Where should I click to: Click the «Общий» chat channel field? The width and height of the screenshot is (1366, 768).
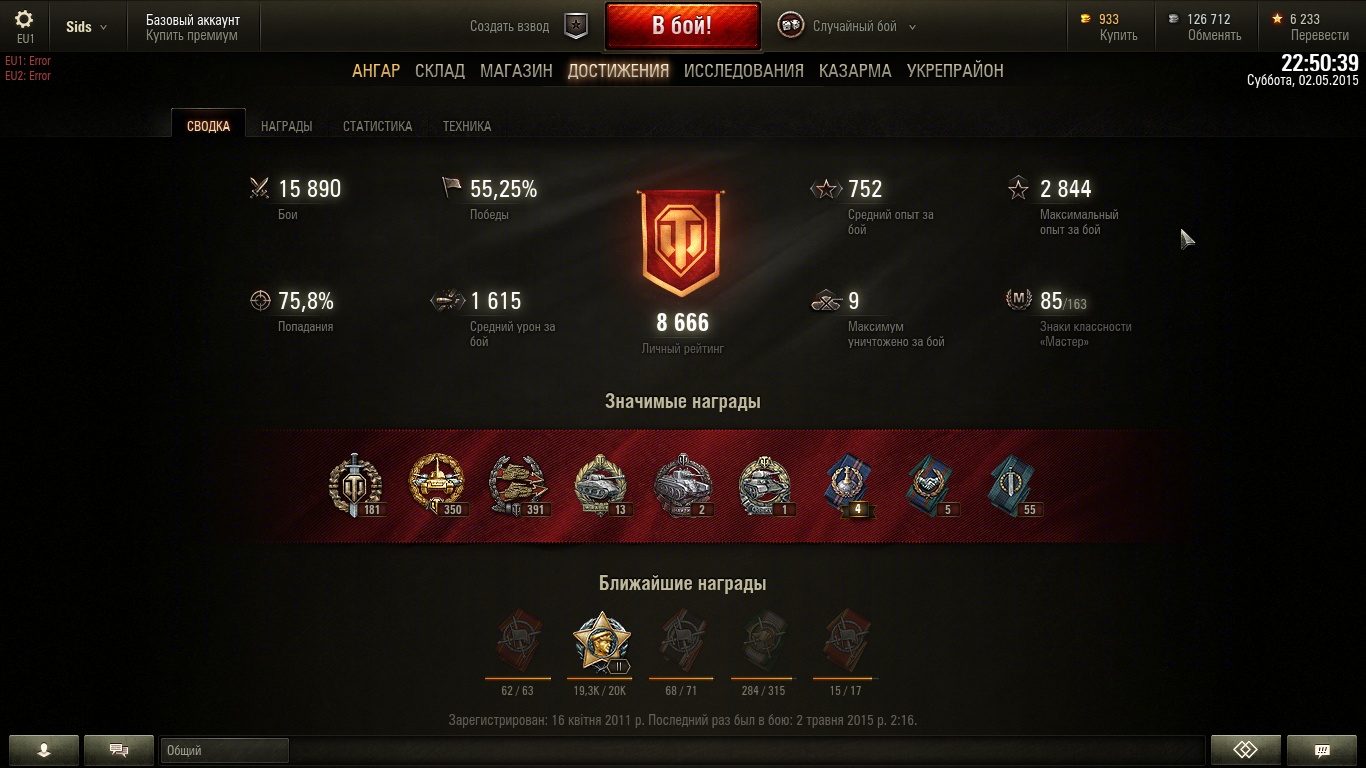pyautogui.click(x=224, y=750)
